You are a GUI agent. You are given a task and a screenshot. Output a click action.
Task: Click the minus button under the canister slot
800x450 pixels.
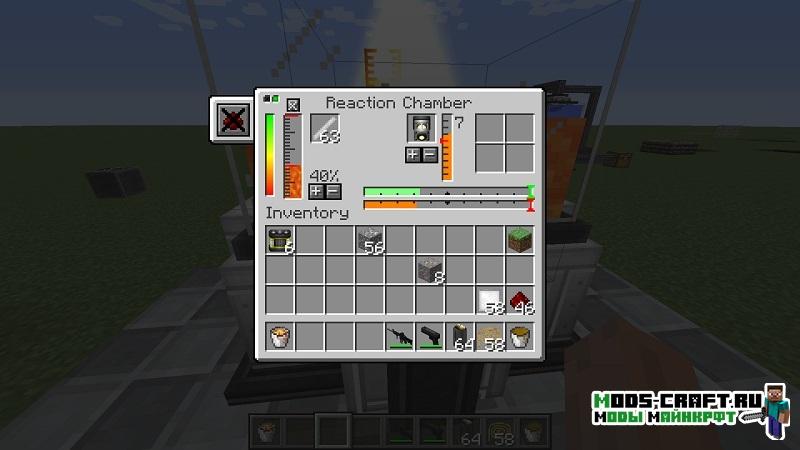click(429, 154)
